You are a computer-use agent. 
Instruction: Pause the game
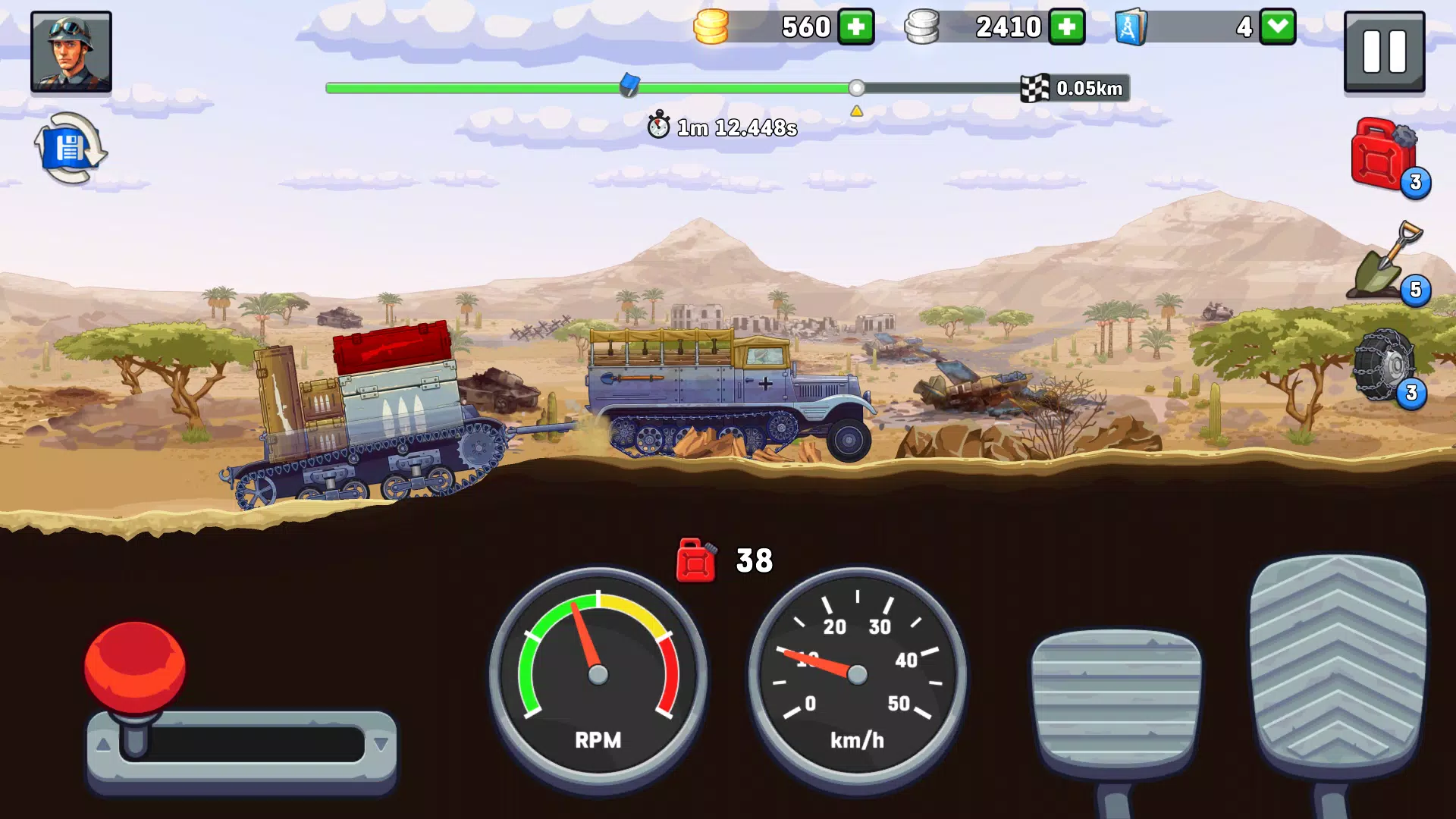[x=1383, y=51]
